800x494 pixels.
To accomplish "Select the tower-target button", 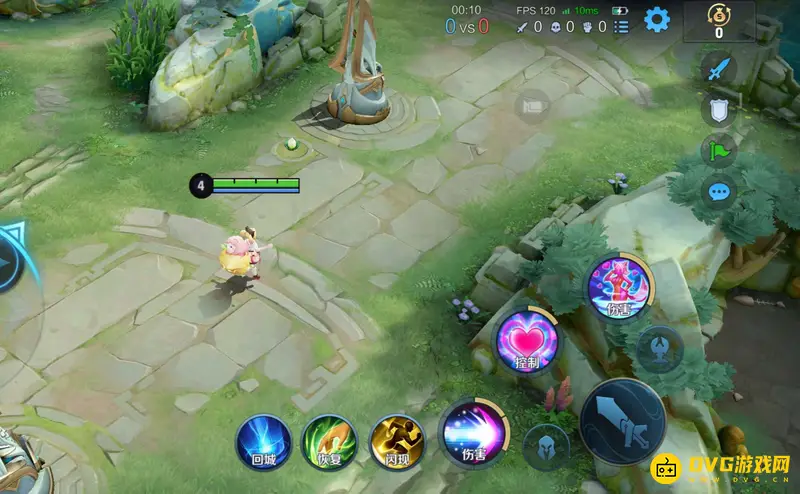I will 660,348.
